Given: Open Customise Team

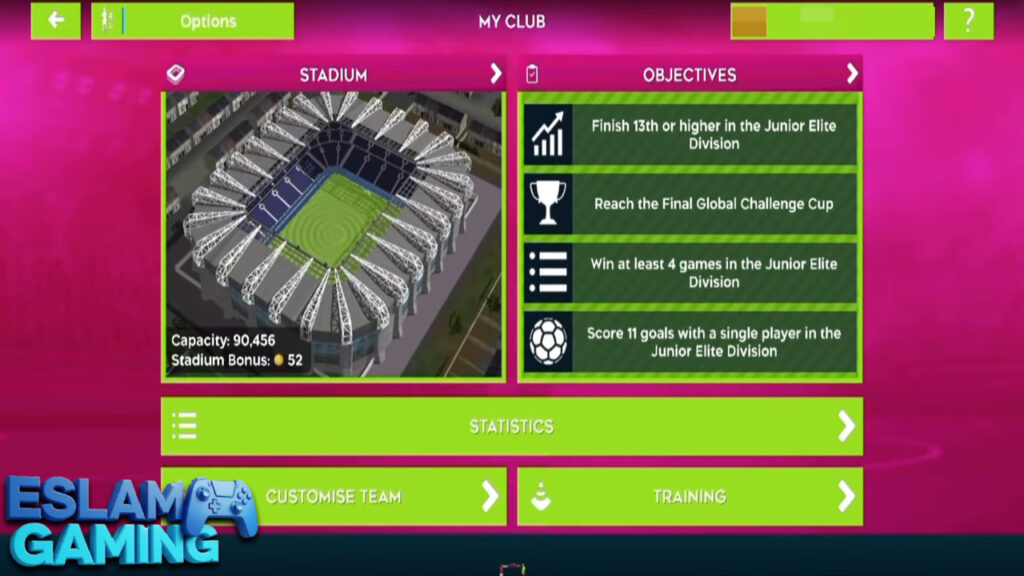Looking at the screenshot, I should click(x=333, y=496).
